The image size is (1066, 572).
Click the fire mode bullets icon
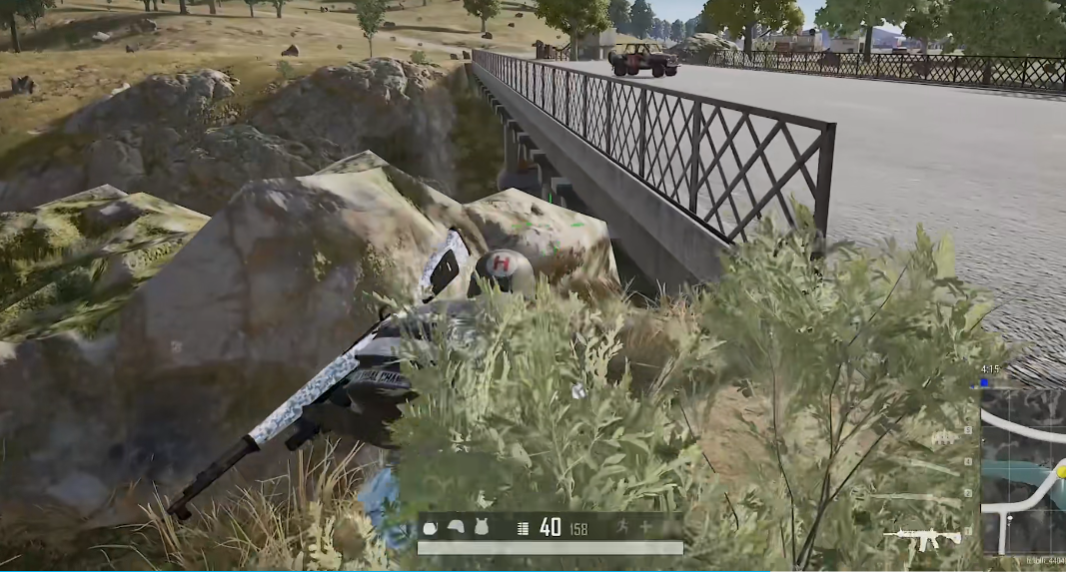522,527
